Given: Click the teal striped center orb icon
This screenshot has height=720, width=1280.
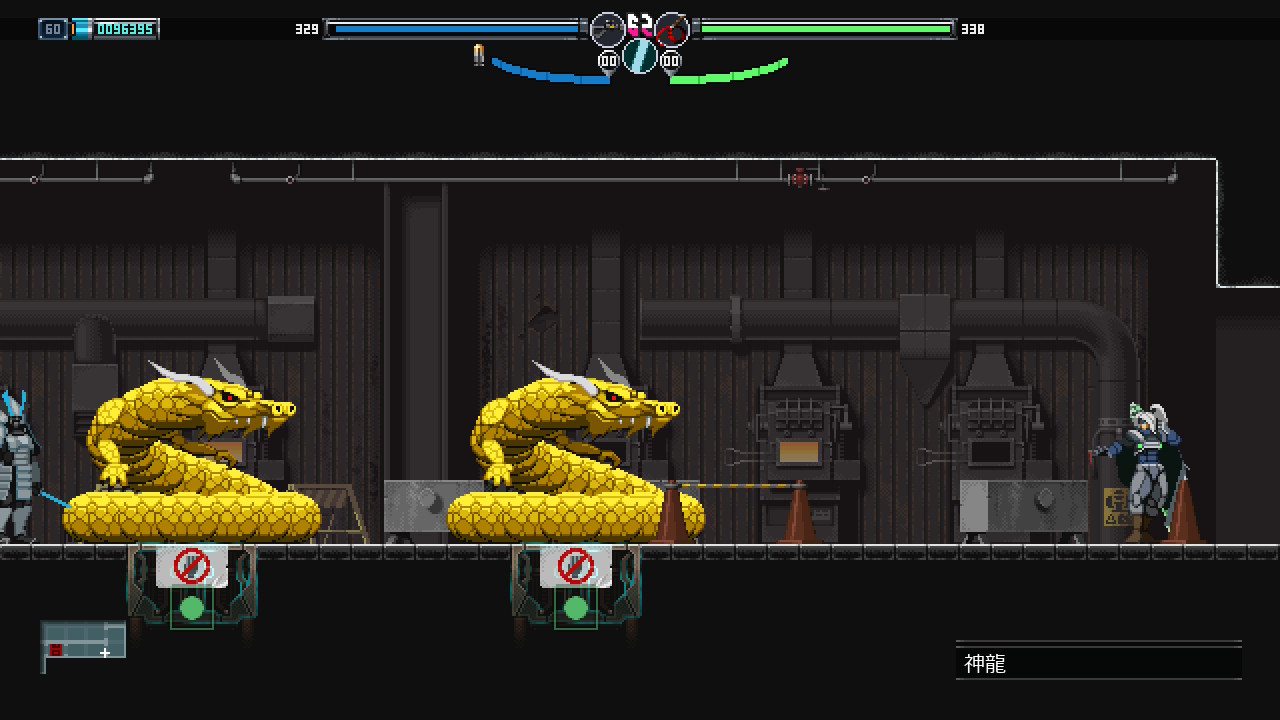Looking at the screenshot, I should click(640, 55).
